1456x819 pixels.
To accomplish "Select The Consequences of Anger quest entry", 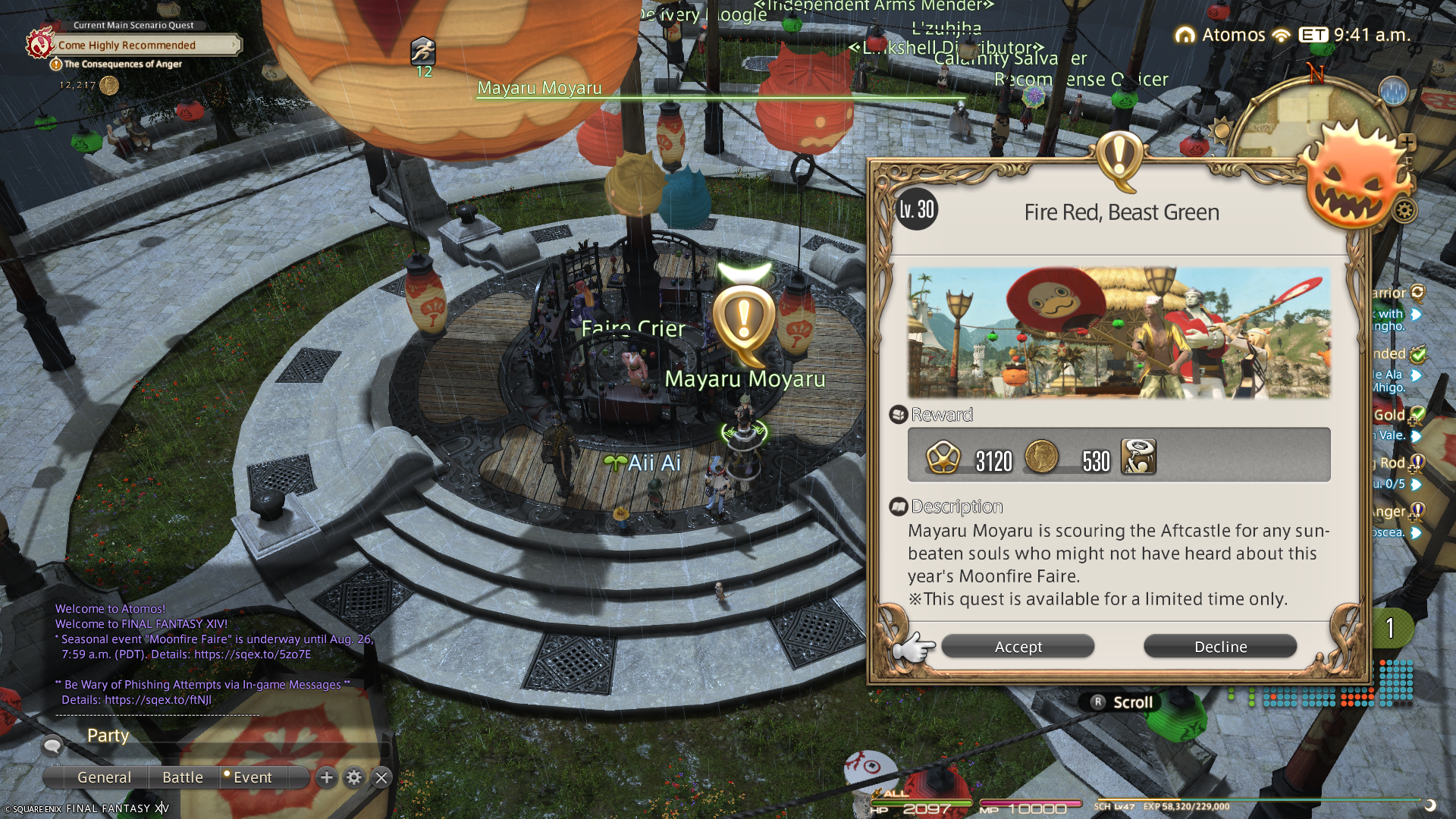I will pyautogui.click(x=123, y=64).
